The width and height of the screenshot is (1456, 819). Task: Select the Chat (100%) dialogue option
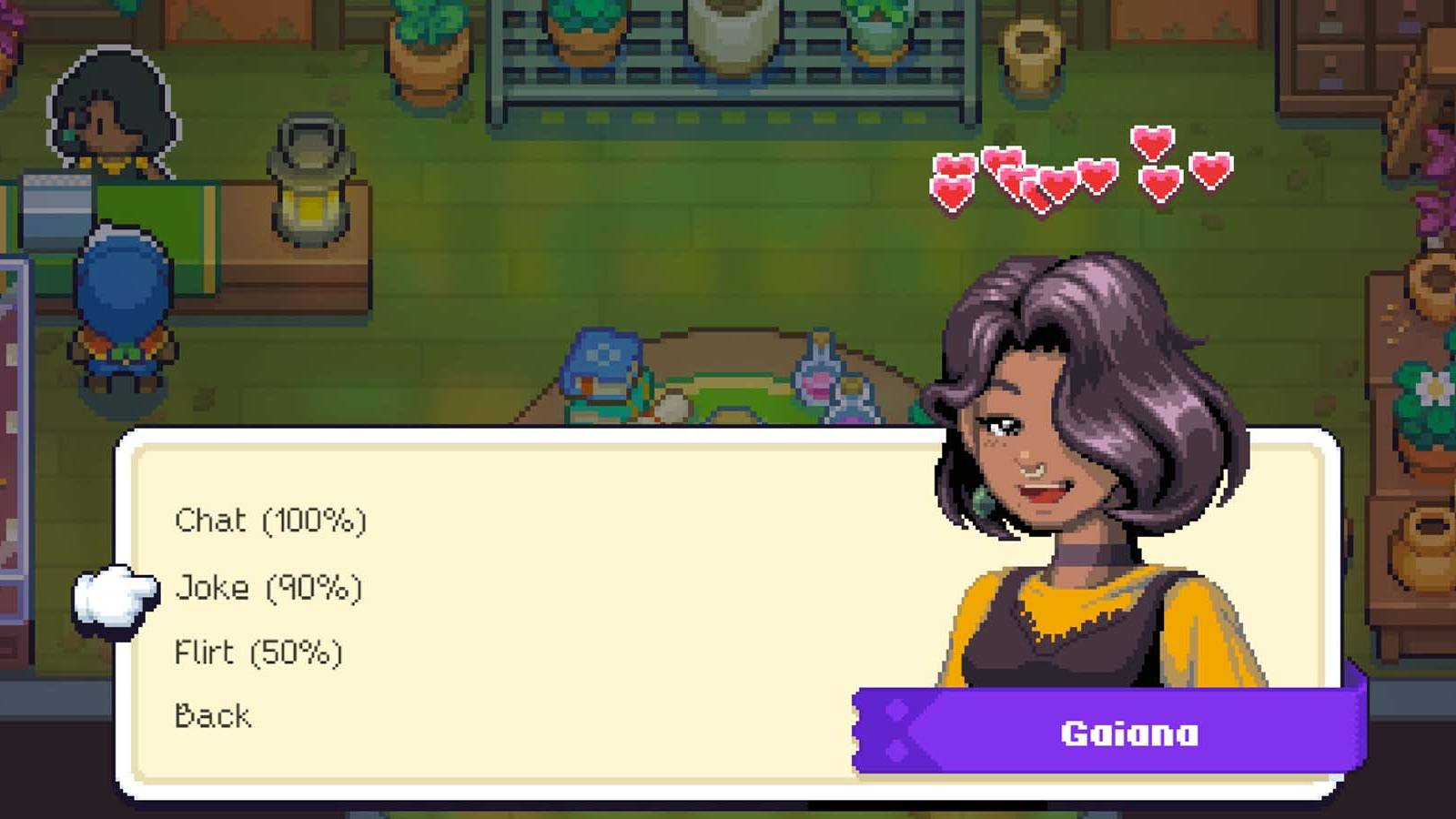click(x=268, y=521)
